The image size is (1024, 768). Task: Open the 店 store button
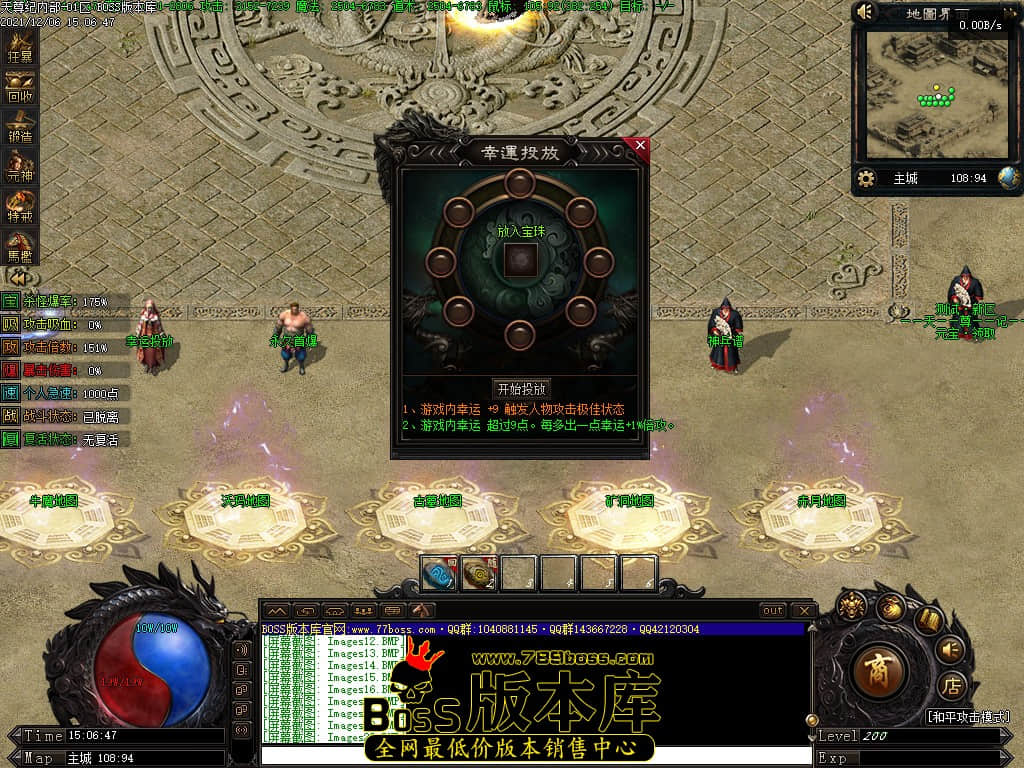click(x=950, y=686)
